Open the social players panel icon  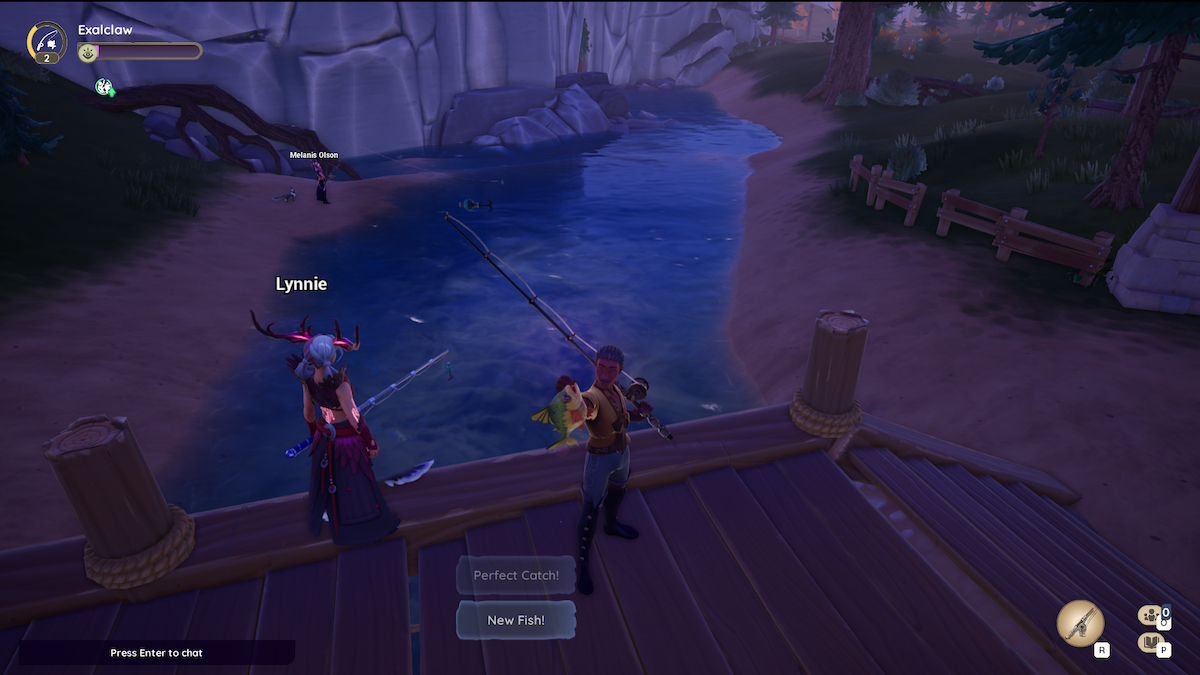1150,616
